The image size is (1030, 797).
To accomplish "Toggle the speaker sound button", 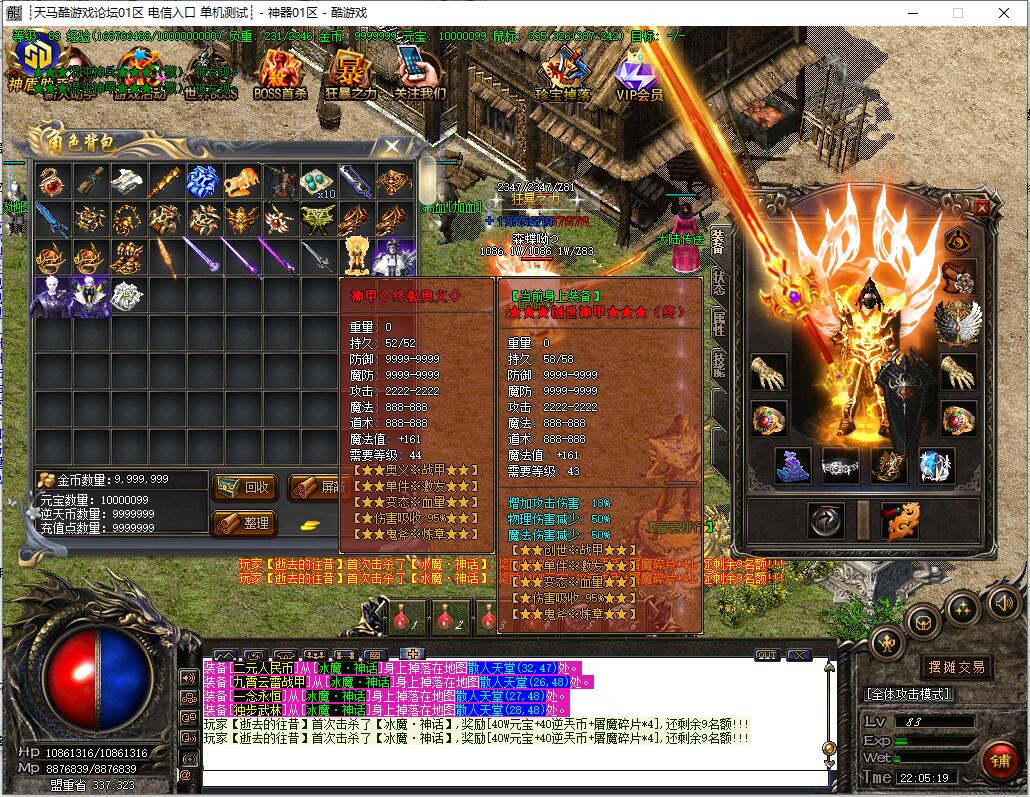I will pos(1004,602).
